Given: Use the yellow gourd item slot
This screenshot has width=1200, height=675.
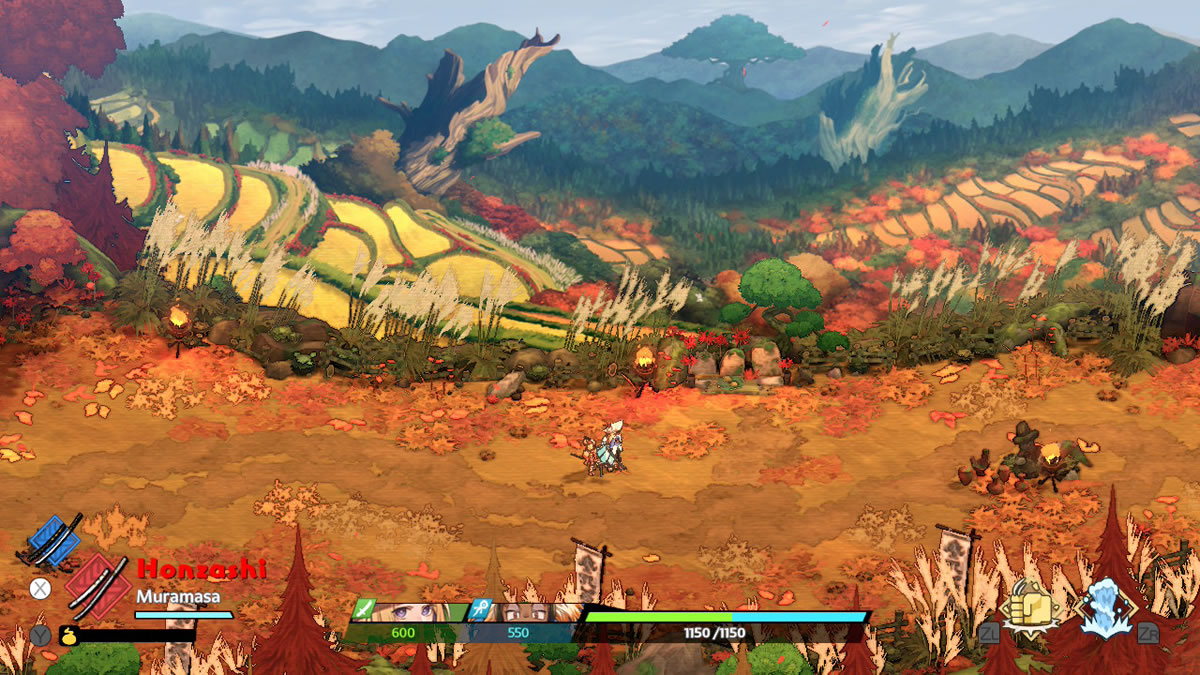Looking at the screenshot, I should click(x=69, y=635).
